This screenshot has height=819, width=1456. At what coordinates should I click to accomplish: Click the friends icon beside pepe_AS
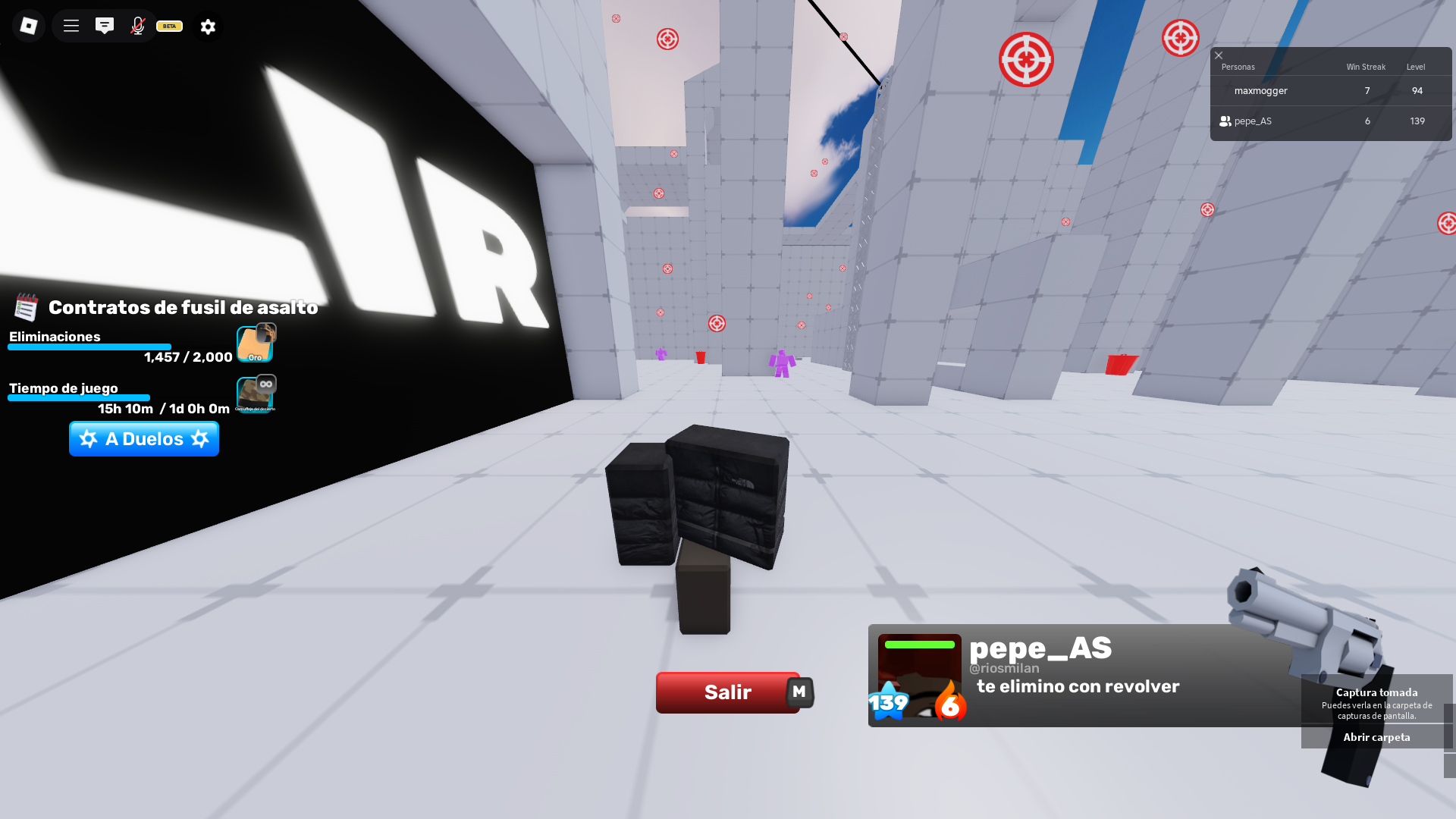coord(1226,121)
